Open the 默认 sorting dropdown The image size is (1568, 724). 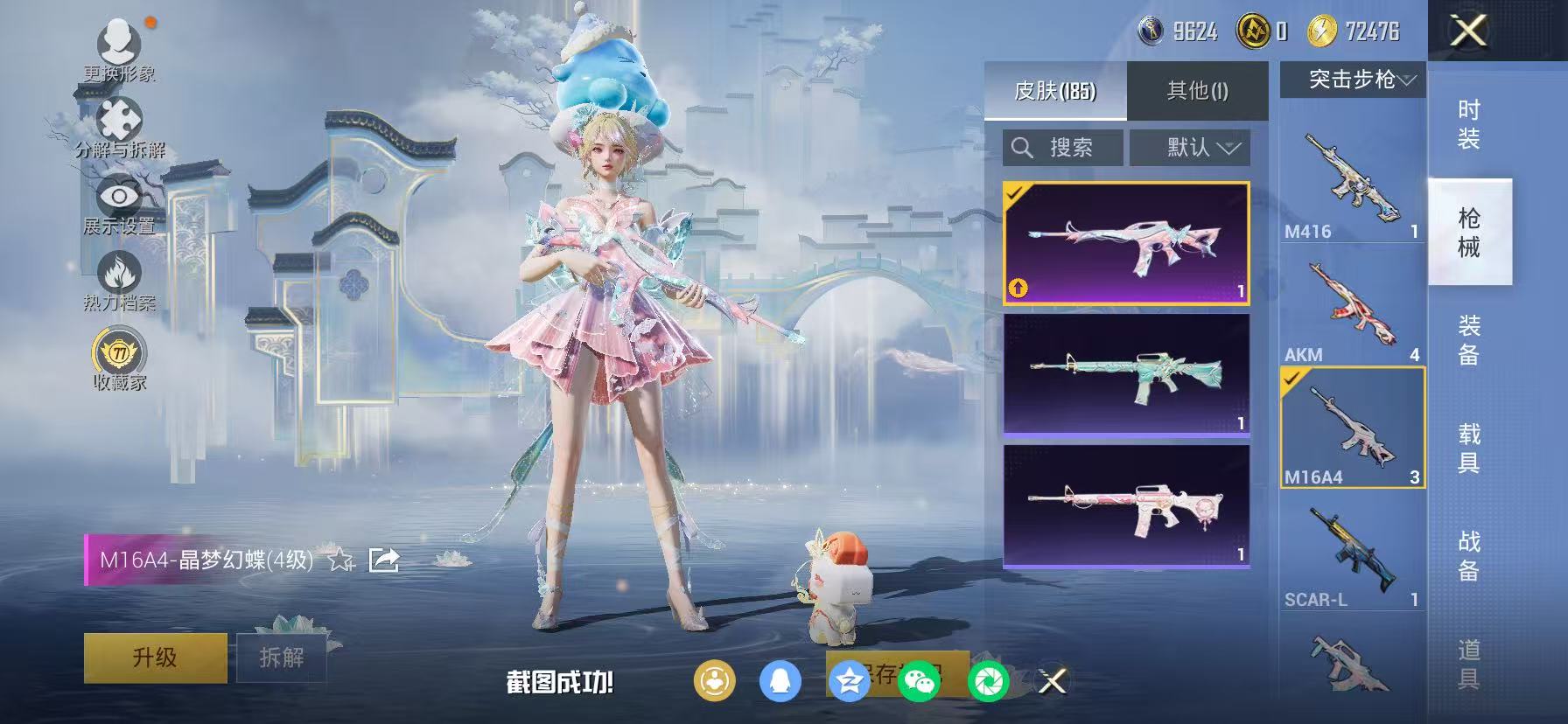[x=1190, y=147]
